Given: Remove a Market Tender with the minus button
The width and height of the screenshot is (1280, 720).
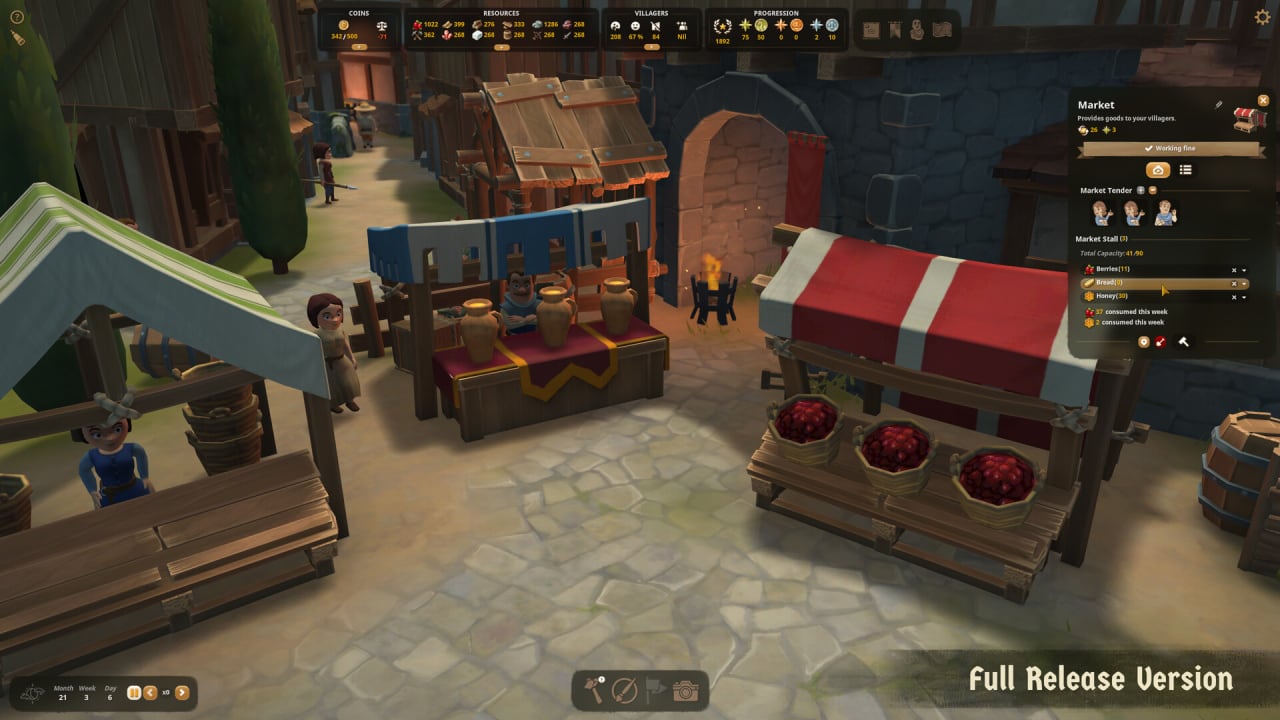Looking at the screenshot, I should coord(1152,190).
